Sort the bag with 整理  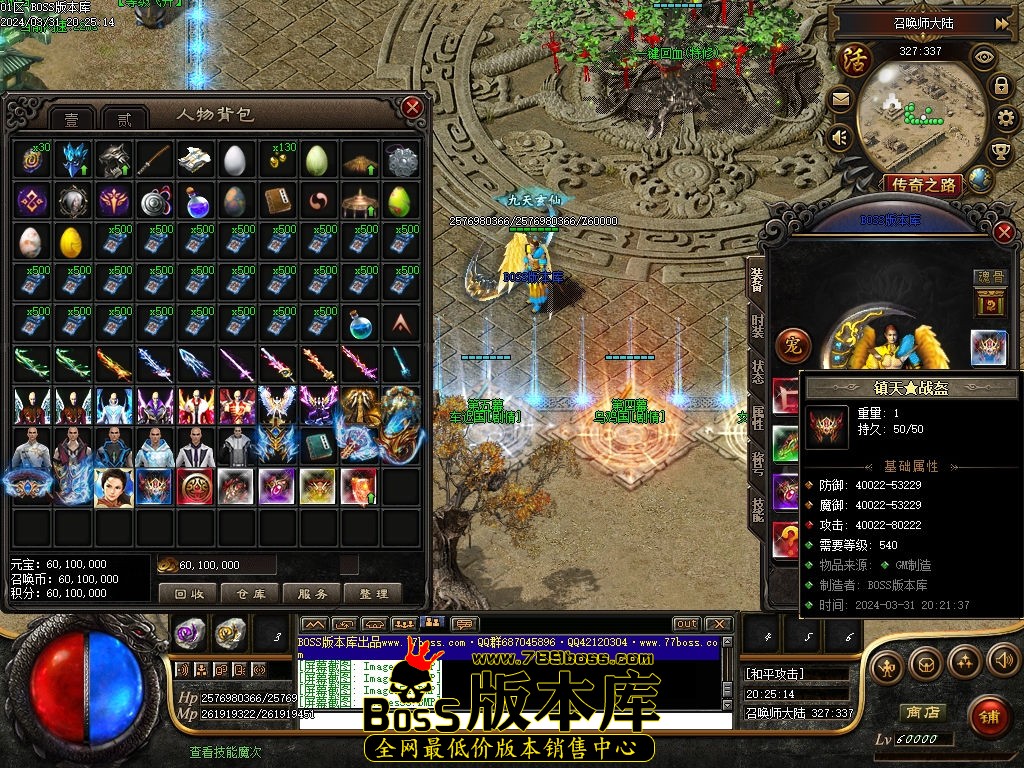[374, 593]
